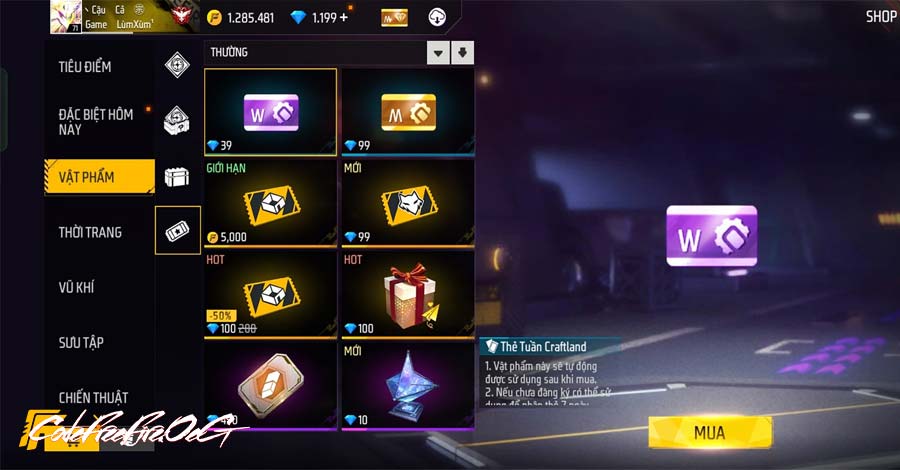The width and height of the screenshot is (900, 470).
Task: Select the HOT gift box item
Action: (408, 293)
